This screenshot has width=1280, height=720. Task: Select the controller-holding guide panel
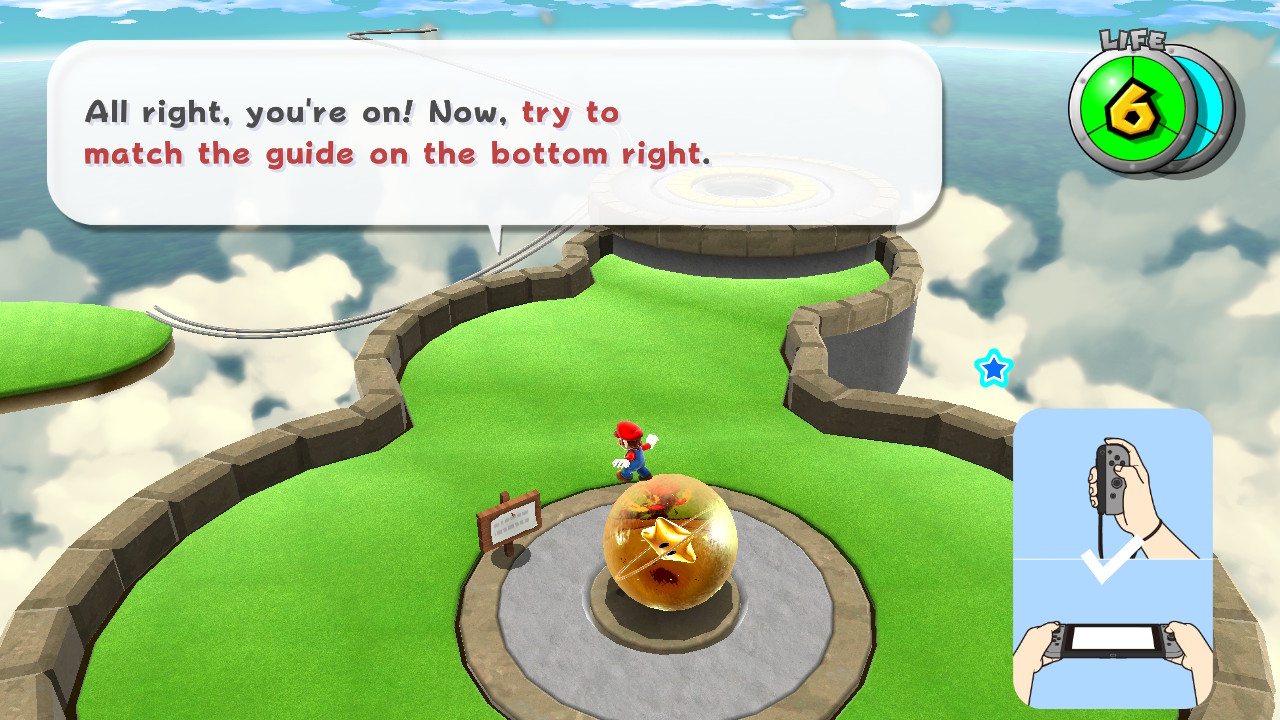pos(1112,557)
